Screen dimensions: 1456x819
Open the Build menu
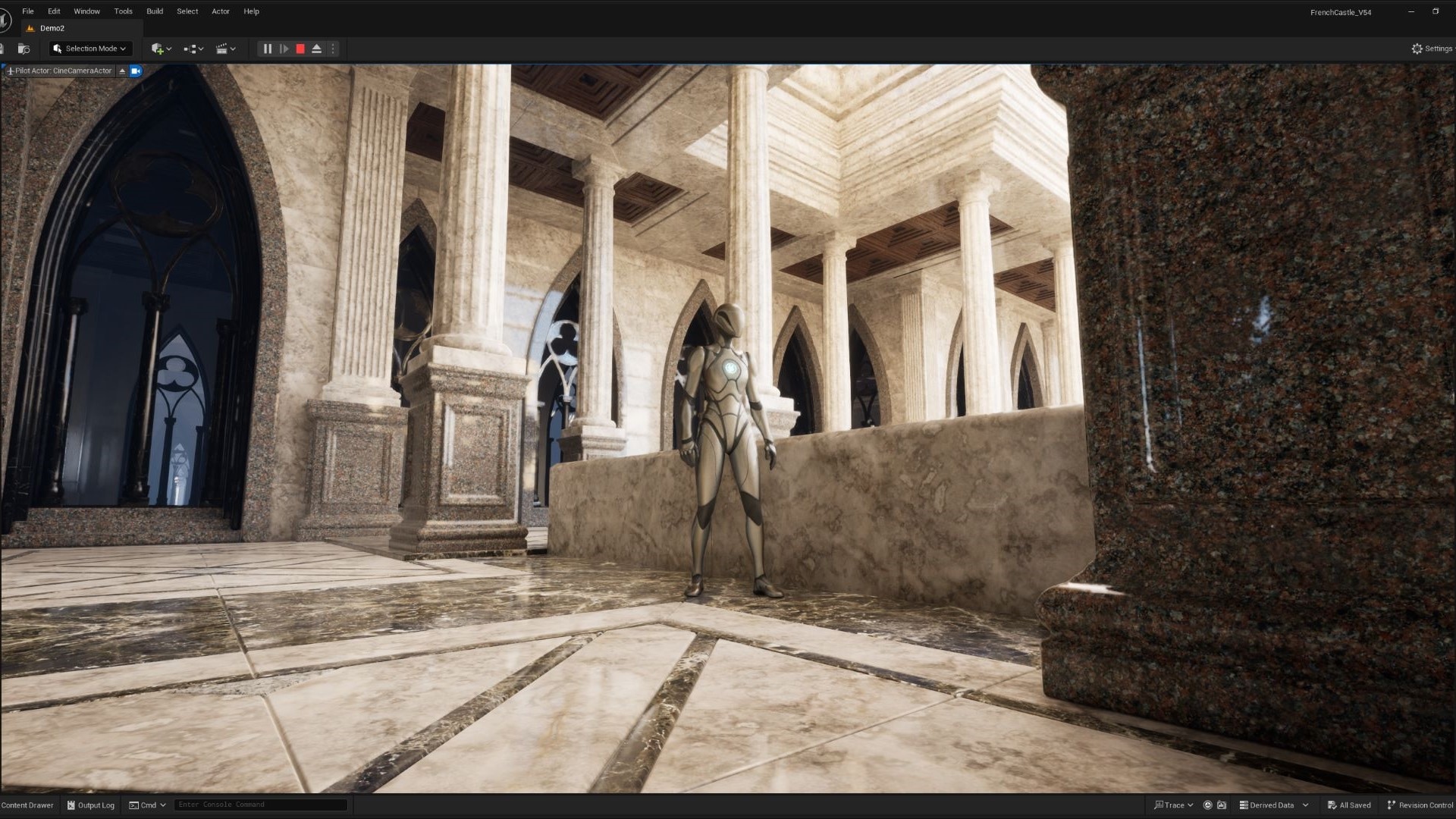[155, 11]
